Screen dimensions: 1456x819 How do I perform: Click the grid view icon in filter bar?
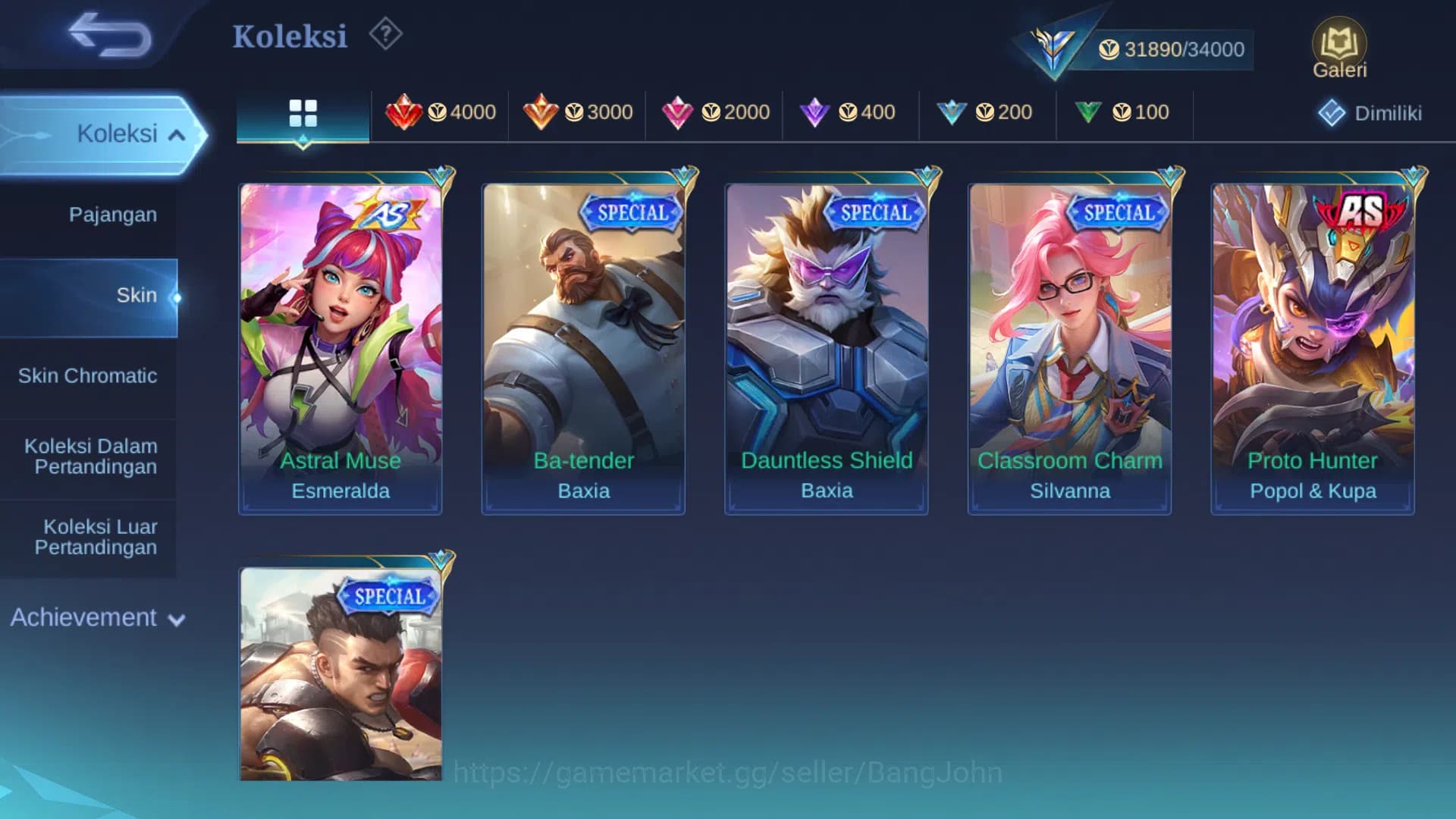click(x=303, y=112)
